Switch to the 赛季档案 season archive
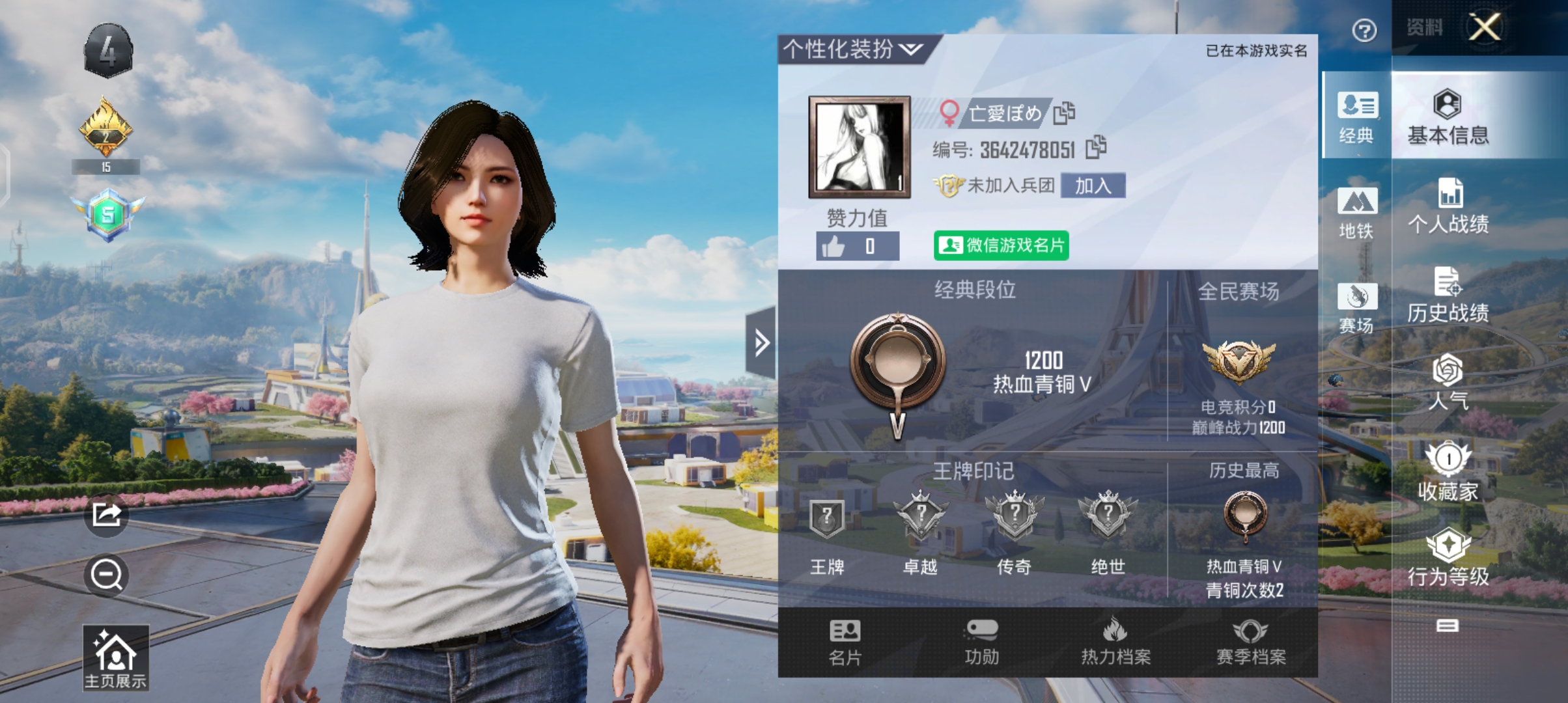Image resolution: width=1568 pixels, height=703 pixels. click(1251, 642)
